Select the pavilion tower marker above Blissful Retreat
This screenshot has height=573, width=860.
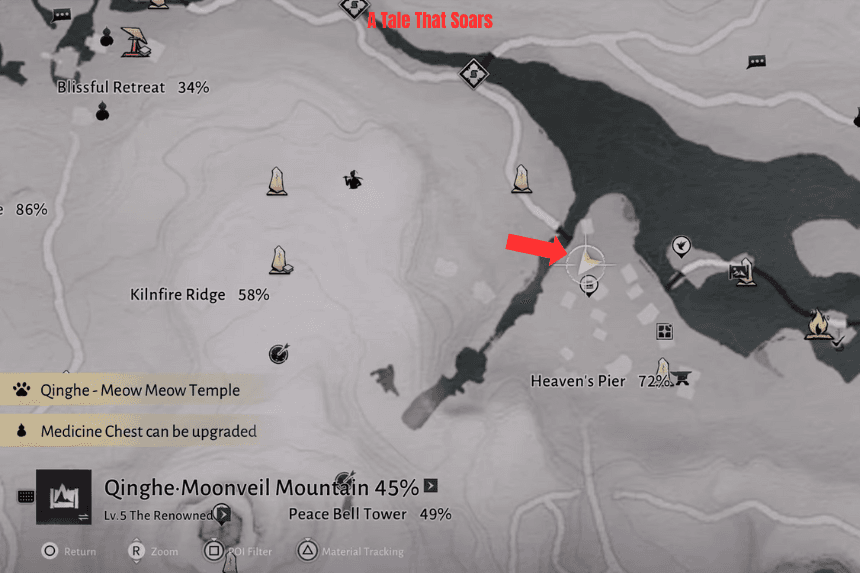(x=135, y=40)
